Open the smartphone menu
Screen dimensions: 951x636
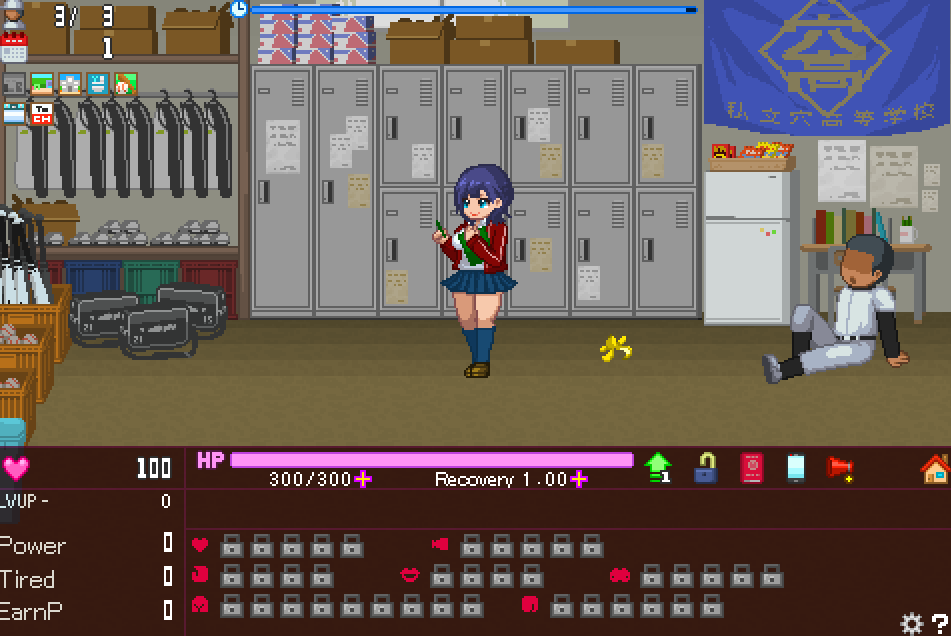795,467
